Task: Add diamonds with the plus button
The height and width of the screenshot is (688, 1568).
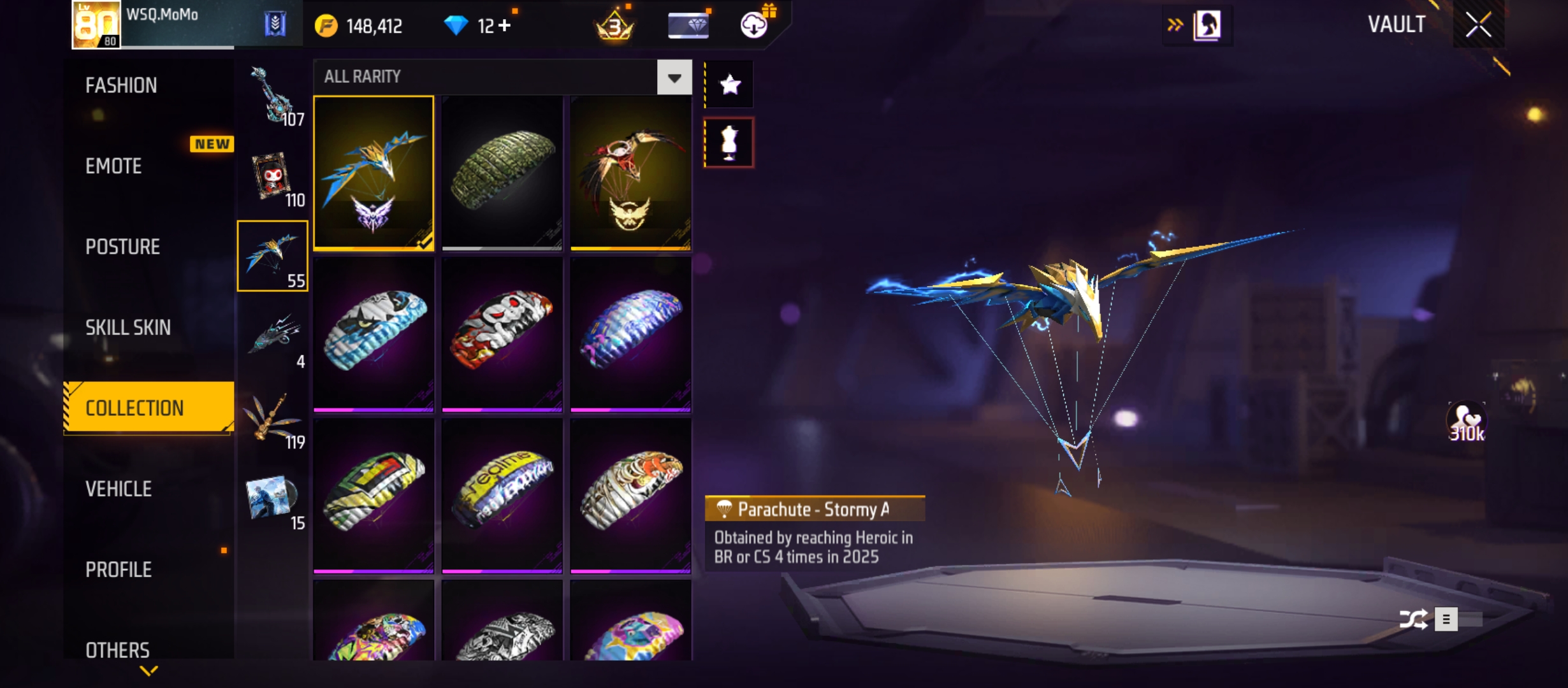Action: coord(505,26)
